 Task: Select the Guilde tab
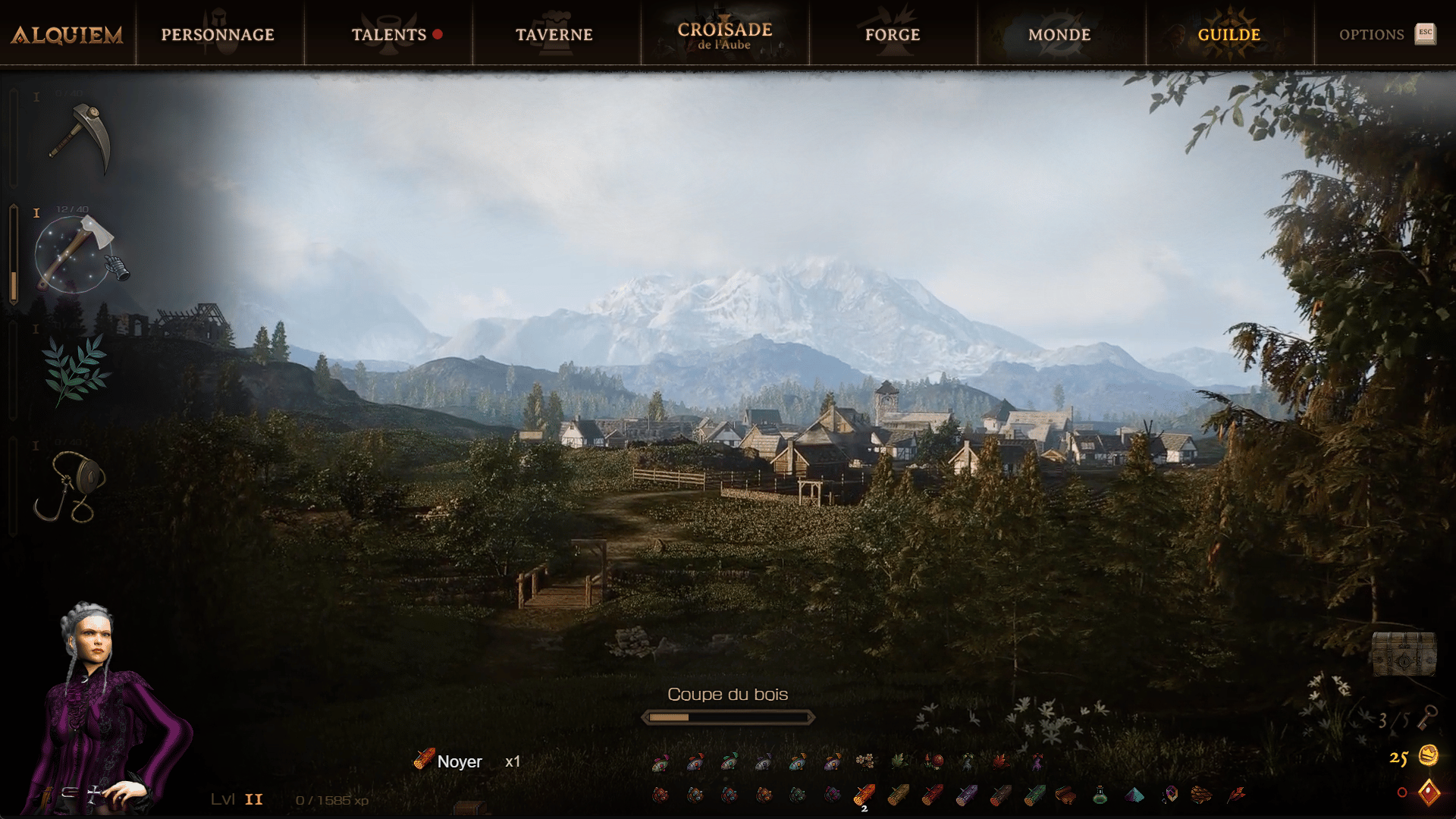(x=1228, y=35)
